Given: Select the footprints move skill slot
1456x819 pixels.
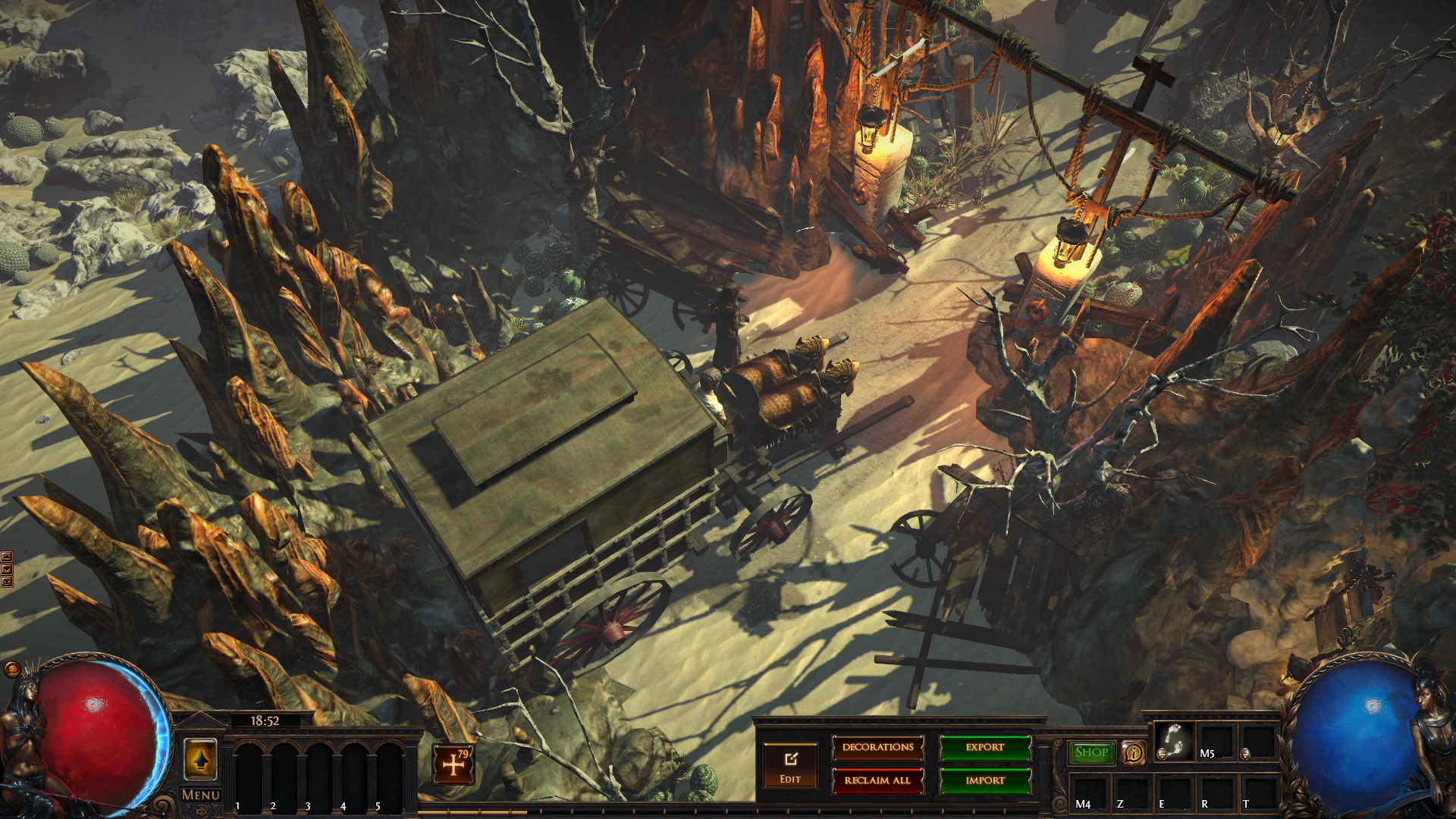Looking at the screenshot, I should (x=1173, y=741).
